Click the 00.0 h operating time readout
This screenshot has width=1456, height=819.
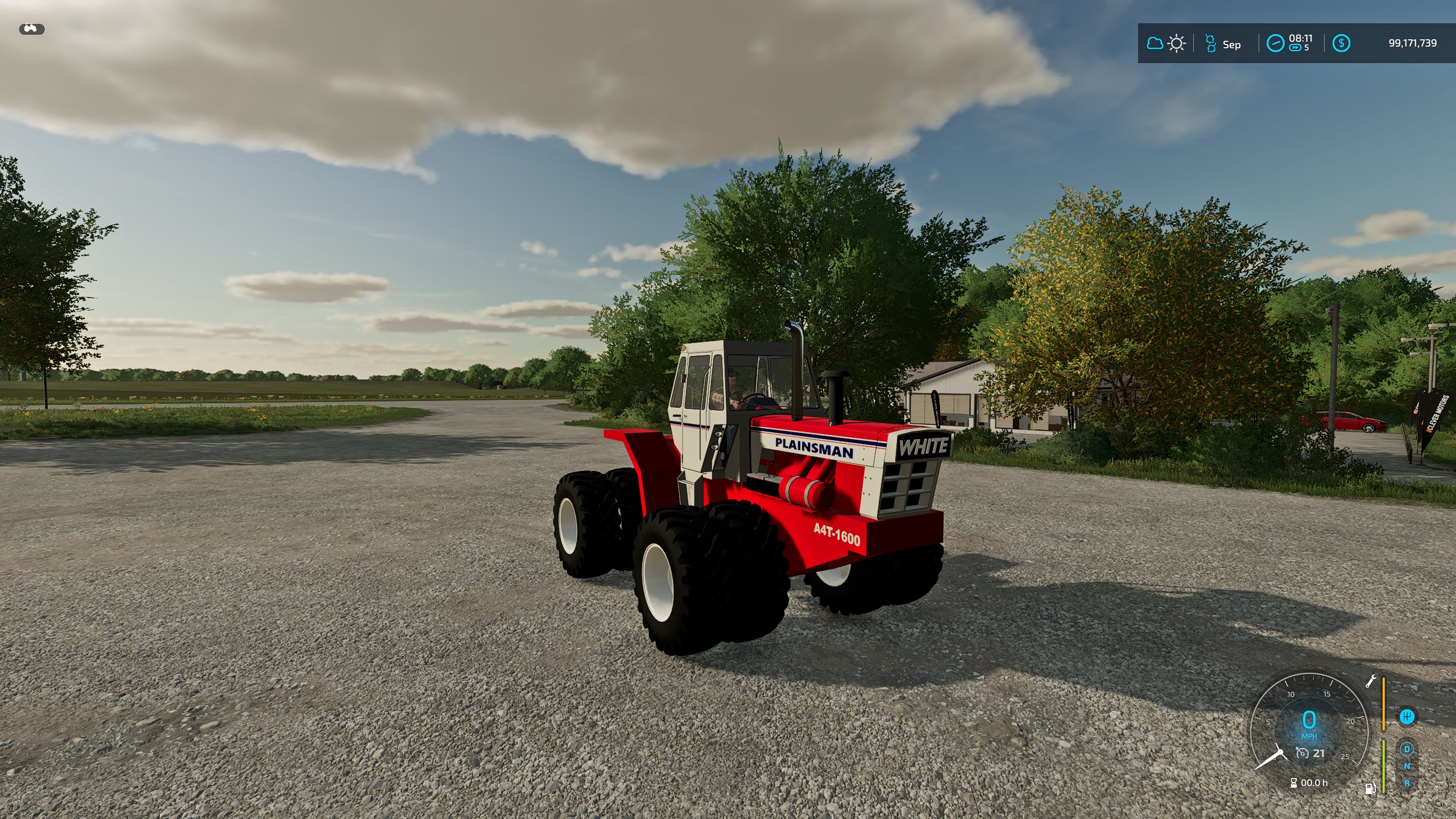coord(1315,783)
